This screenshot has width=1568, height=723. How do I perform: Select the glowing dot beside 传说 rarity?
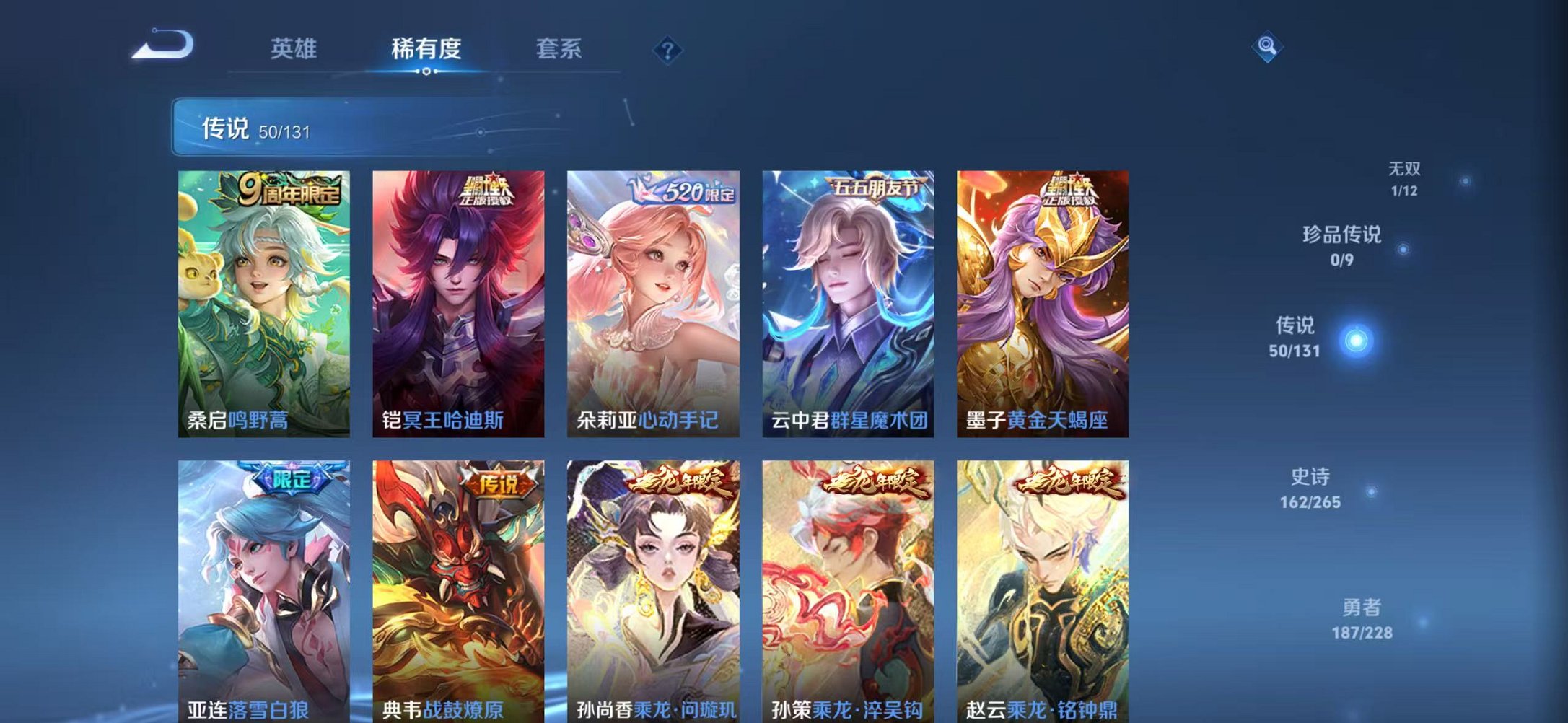click(x=1357, y=340)
